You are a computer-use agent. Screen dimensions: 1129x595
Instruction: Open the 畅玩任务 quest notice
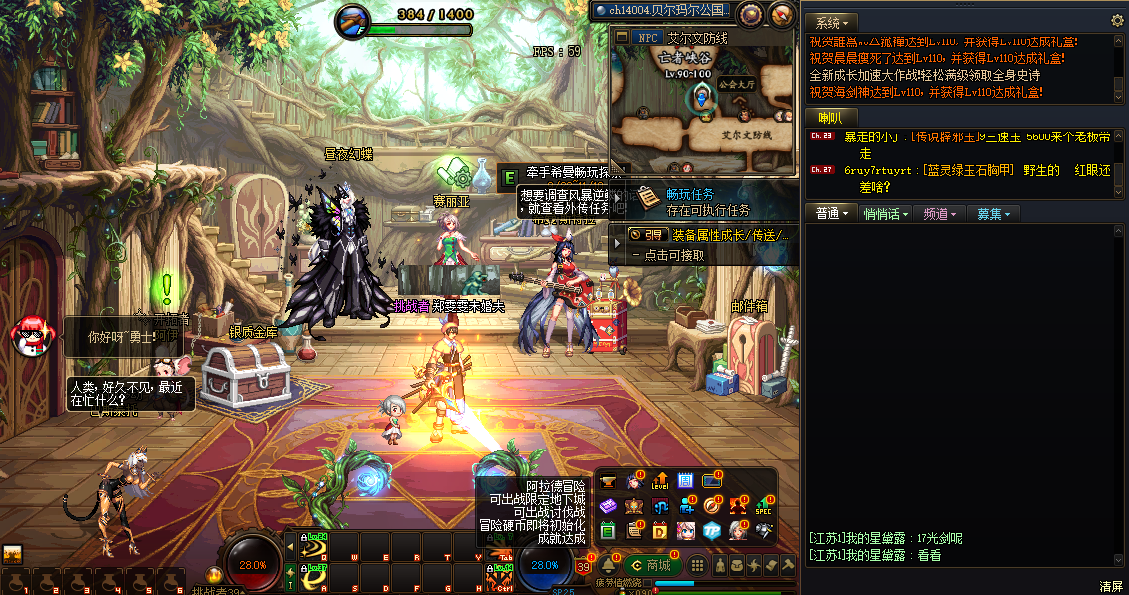[707, 201]
